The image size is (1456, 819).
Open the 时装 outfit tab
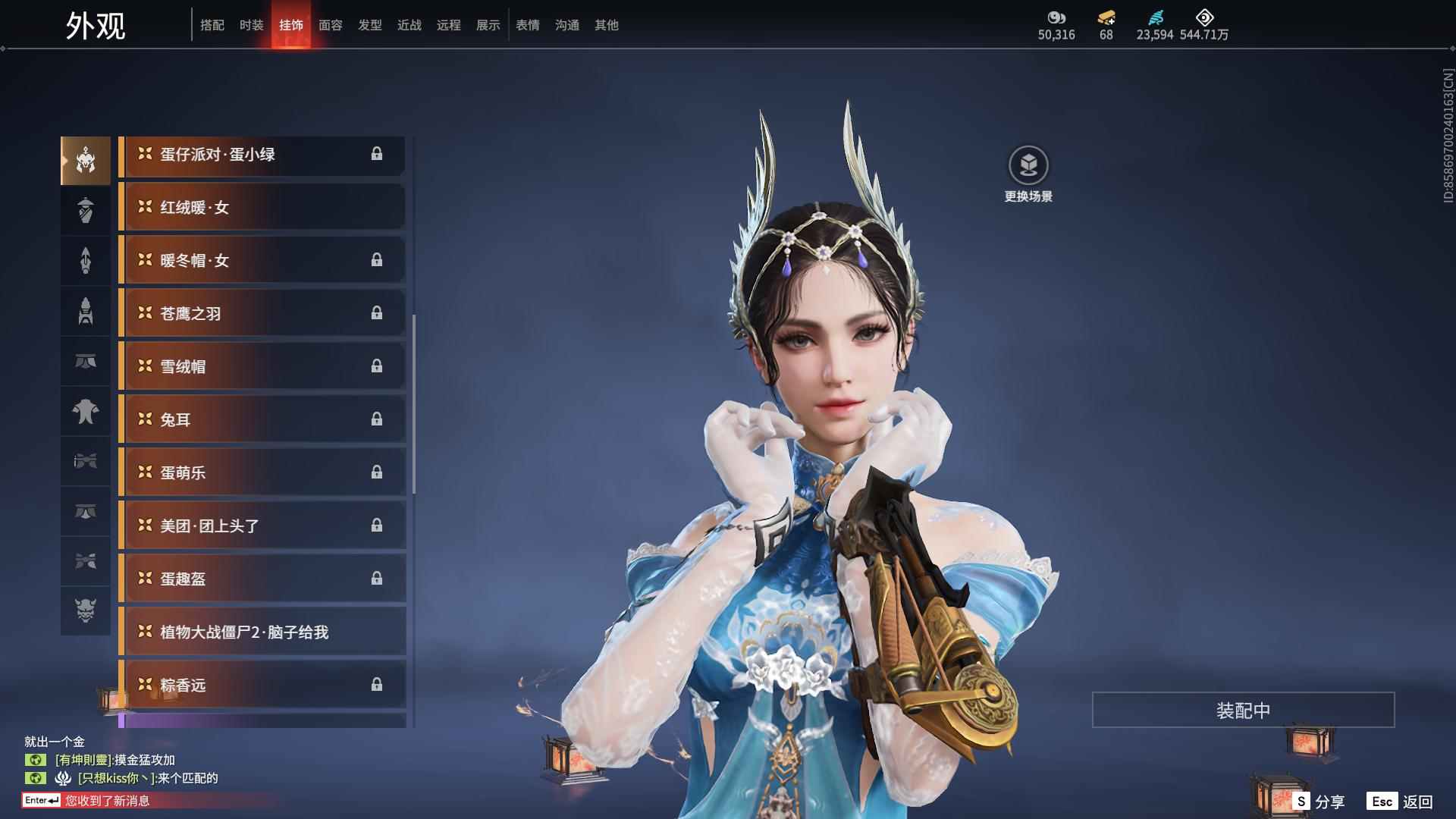tap(252, 25)
